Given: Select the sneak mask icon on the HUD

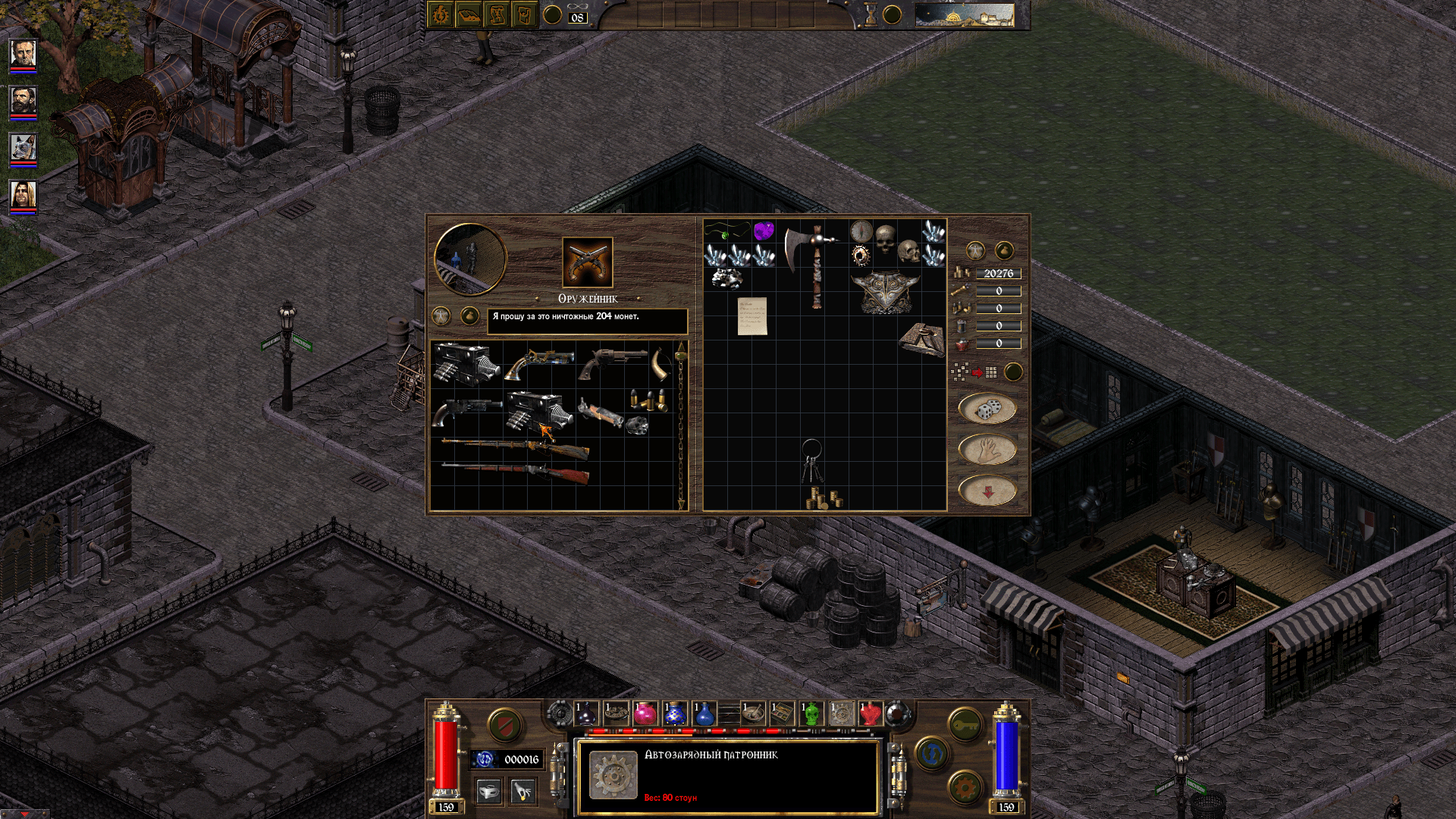Looking at the screenshot, I should point(488,792).
